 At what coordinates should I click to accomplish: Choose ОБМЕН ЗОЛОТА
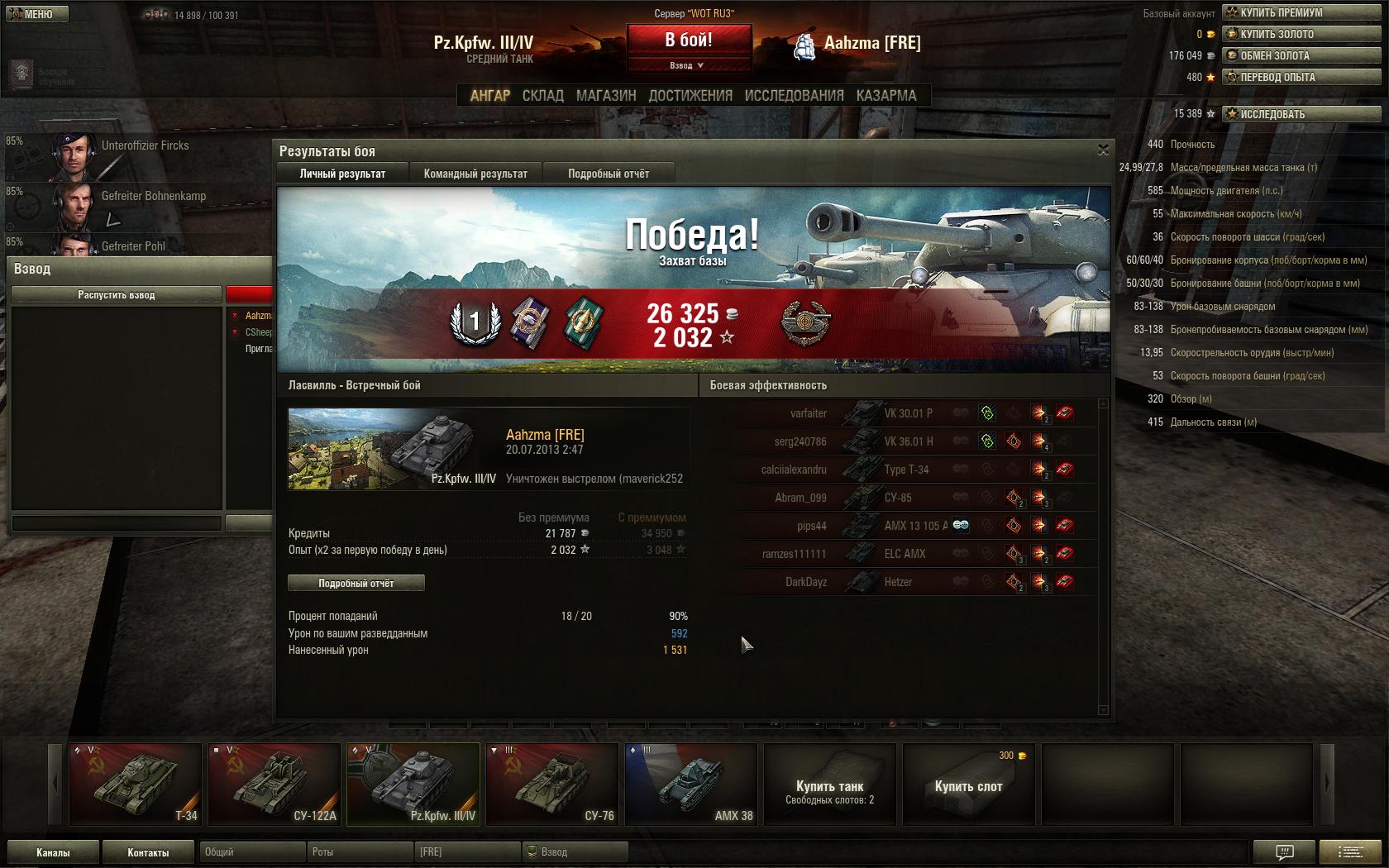[1301, 55]
